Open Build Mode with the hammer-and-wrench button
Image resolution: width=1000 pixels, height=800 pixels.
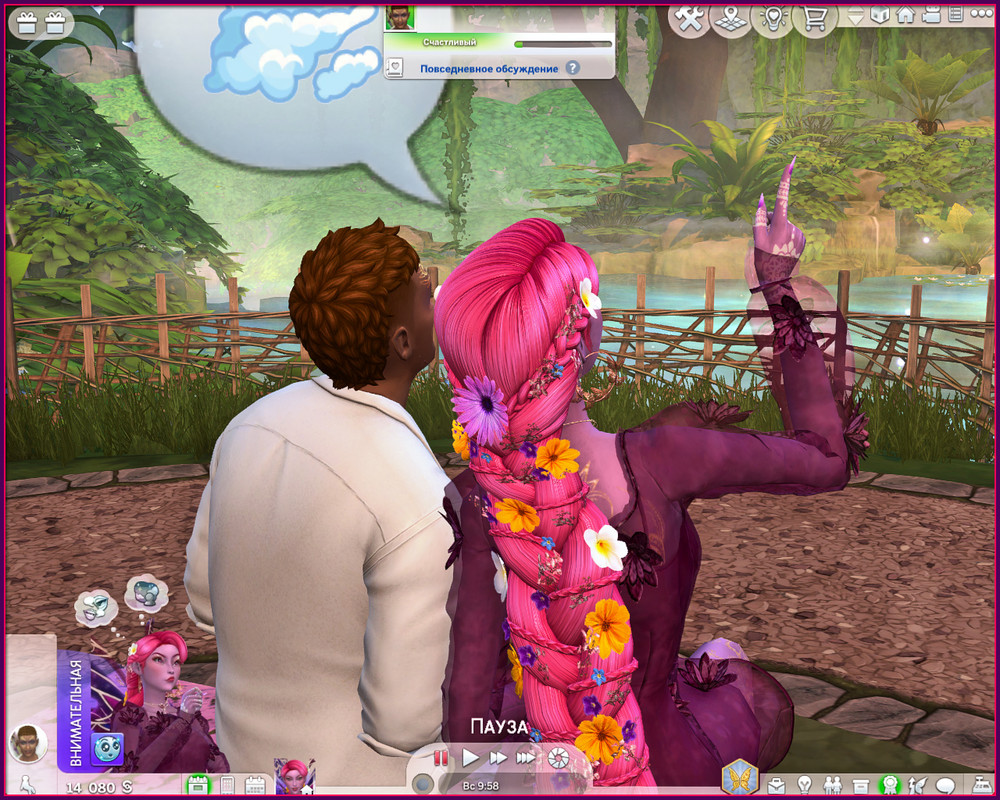[688, 18]
